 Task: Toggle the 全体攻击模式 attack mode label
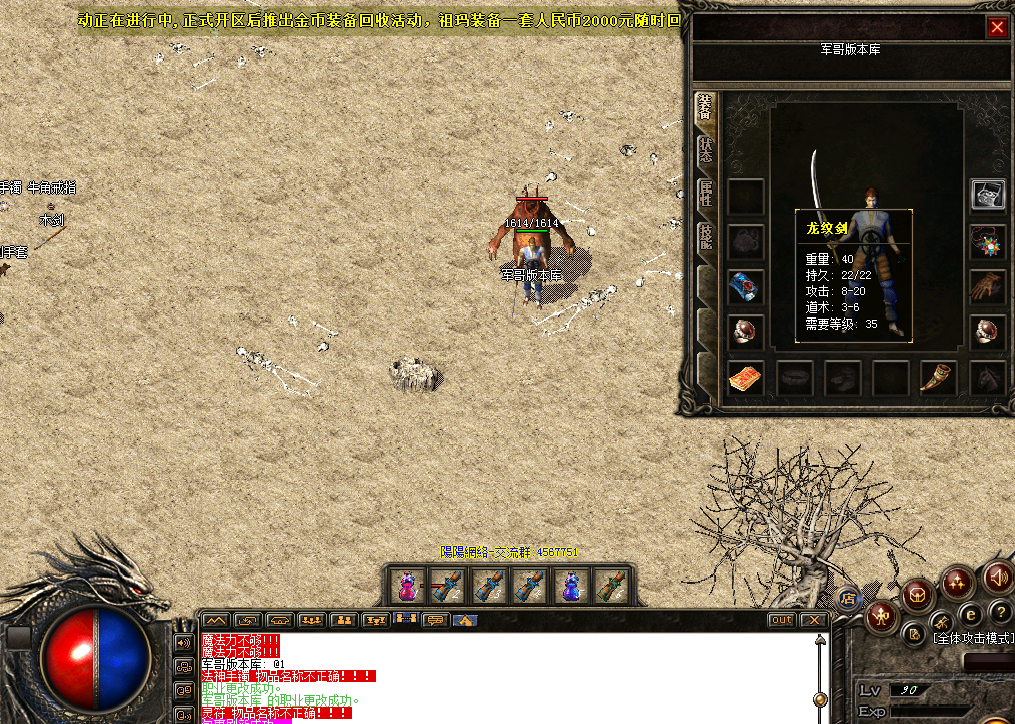pyautogui.click(x=972, y=637)
